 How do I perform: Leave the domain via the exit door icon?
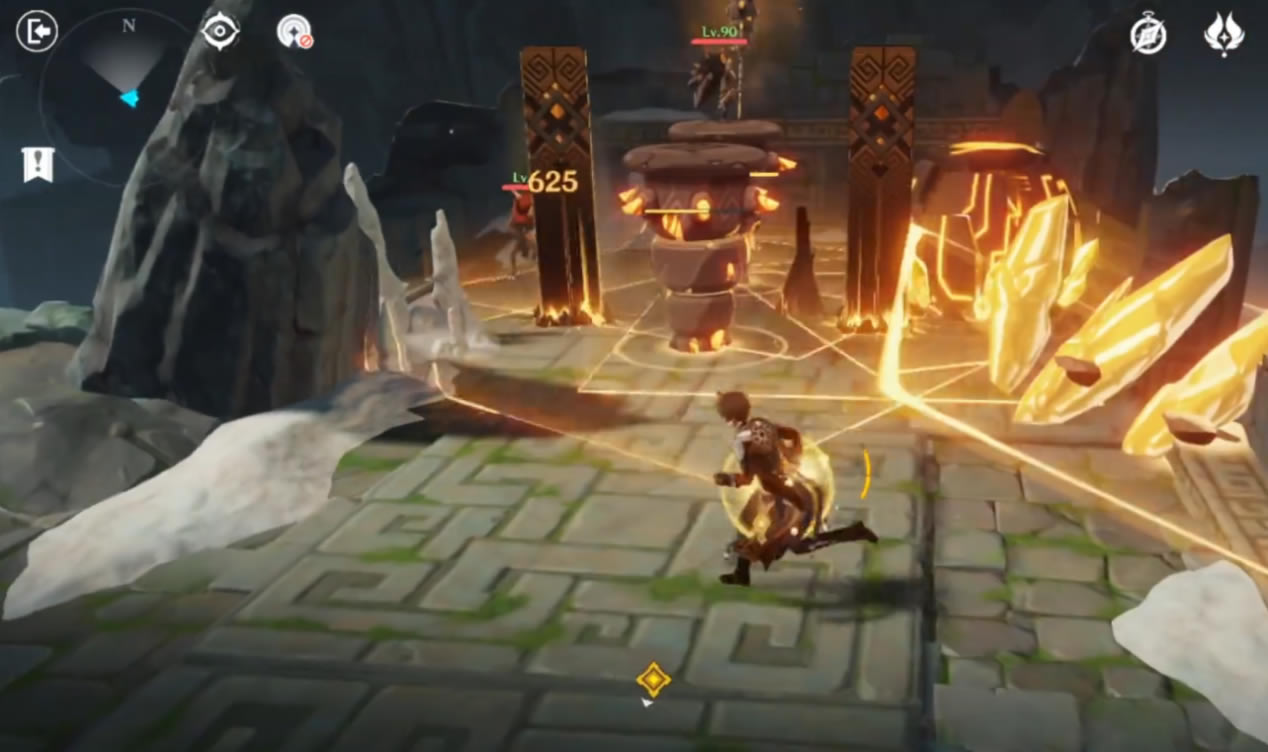pyautogui.click(x=37, y=32)
